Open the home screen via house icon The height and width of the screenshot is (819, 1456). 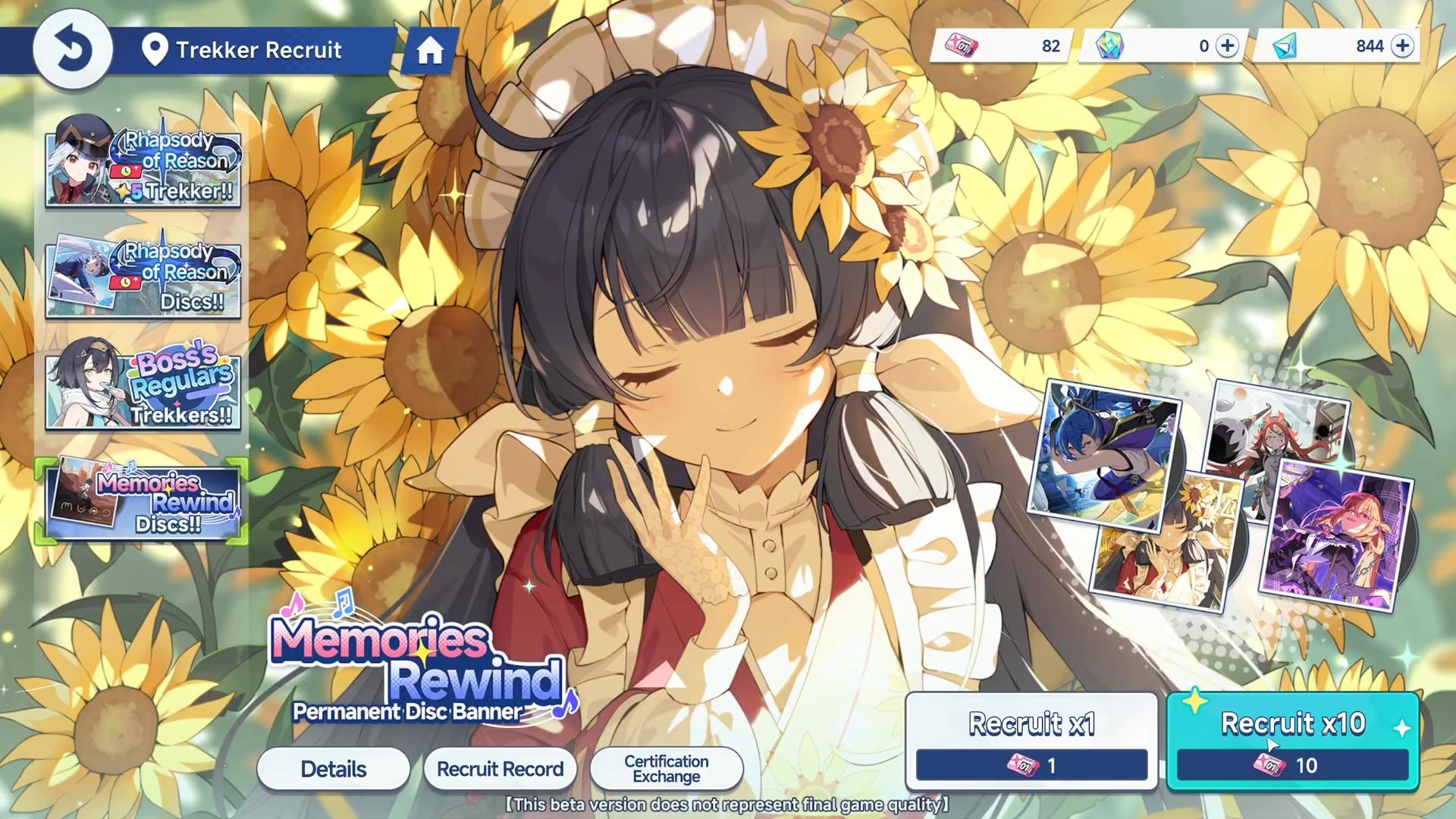pos(429,51)
